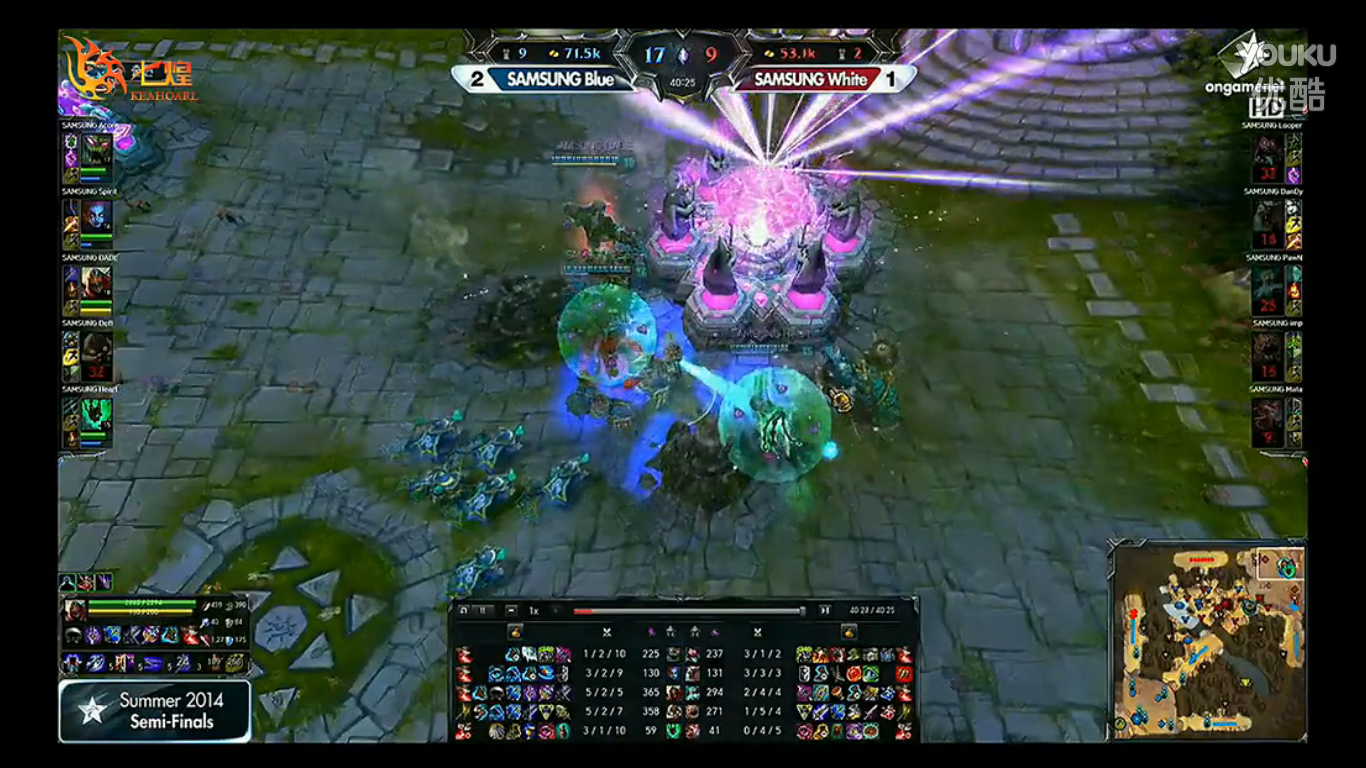Pause the replay playback
The height and width of the screenshot is (768, 1366).
[x=484, y=610]
